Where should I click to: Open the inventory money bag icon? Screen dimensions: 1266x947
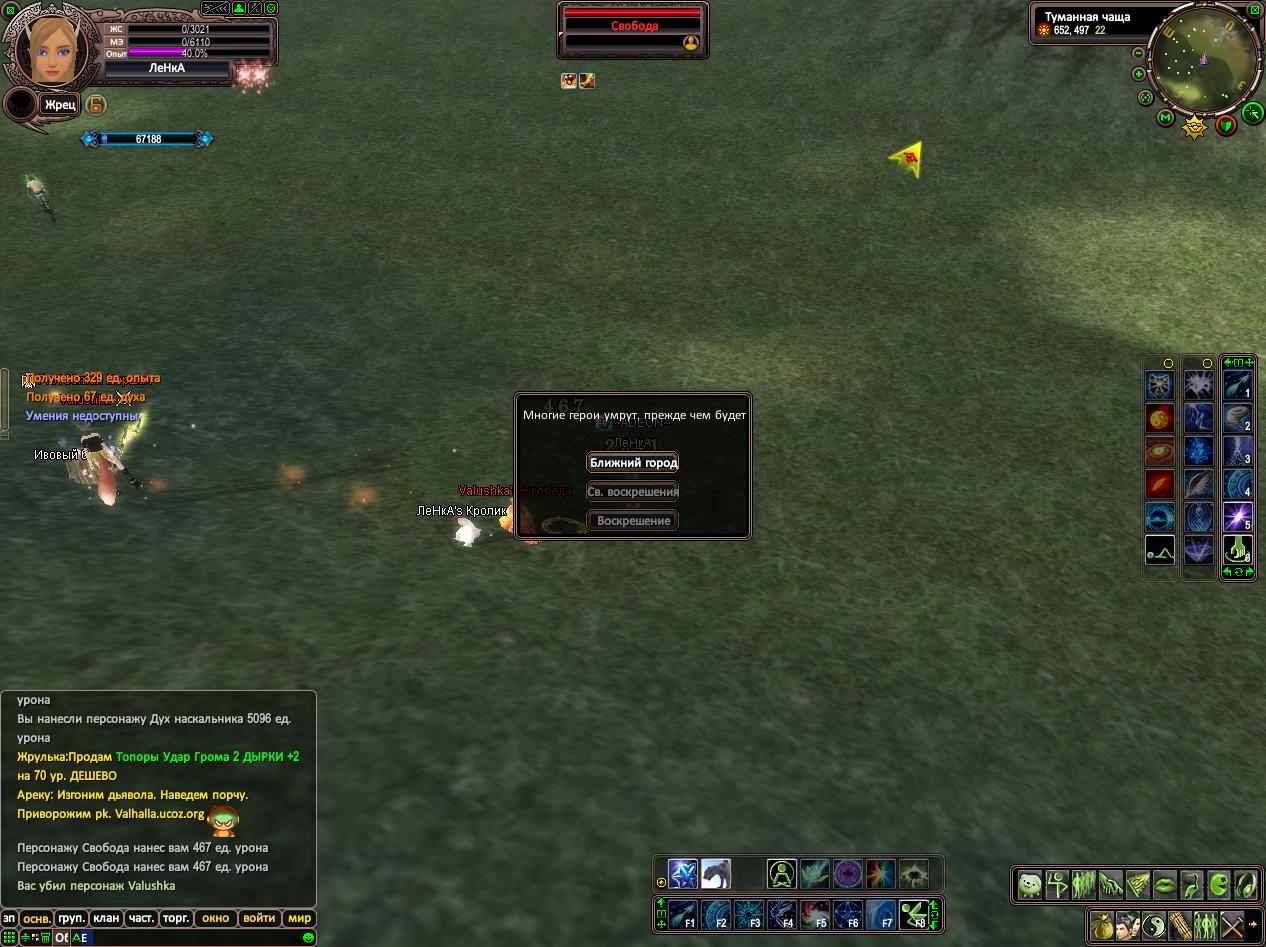[x=1102, y=926]
